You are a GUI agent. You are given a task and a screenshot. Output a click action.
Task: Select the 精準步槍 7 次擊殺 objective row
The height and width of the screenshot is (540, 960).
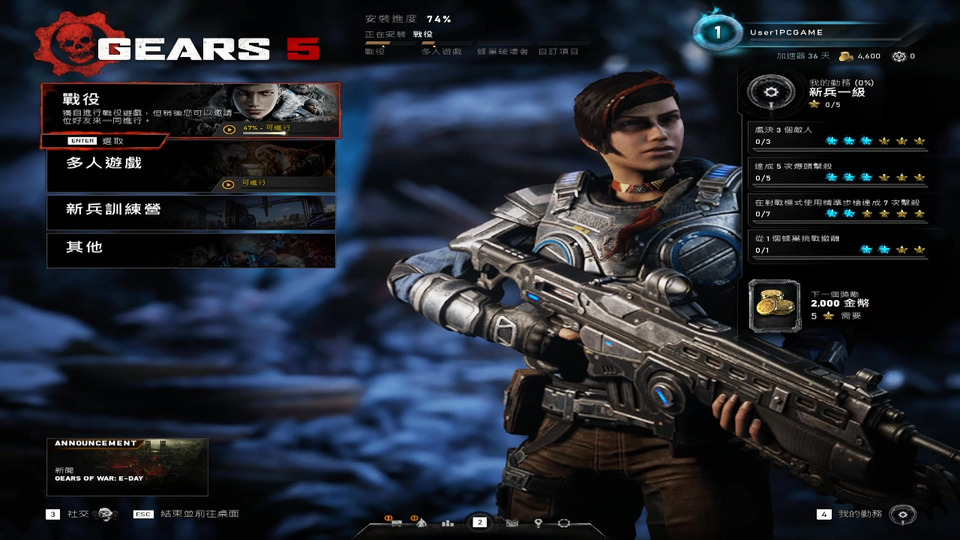coord(838,207)
